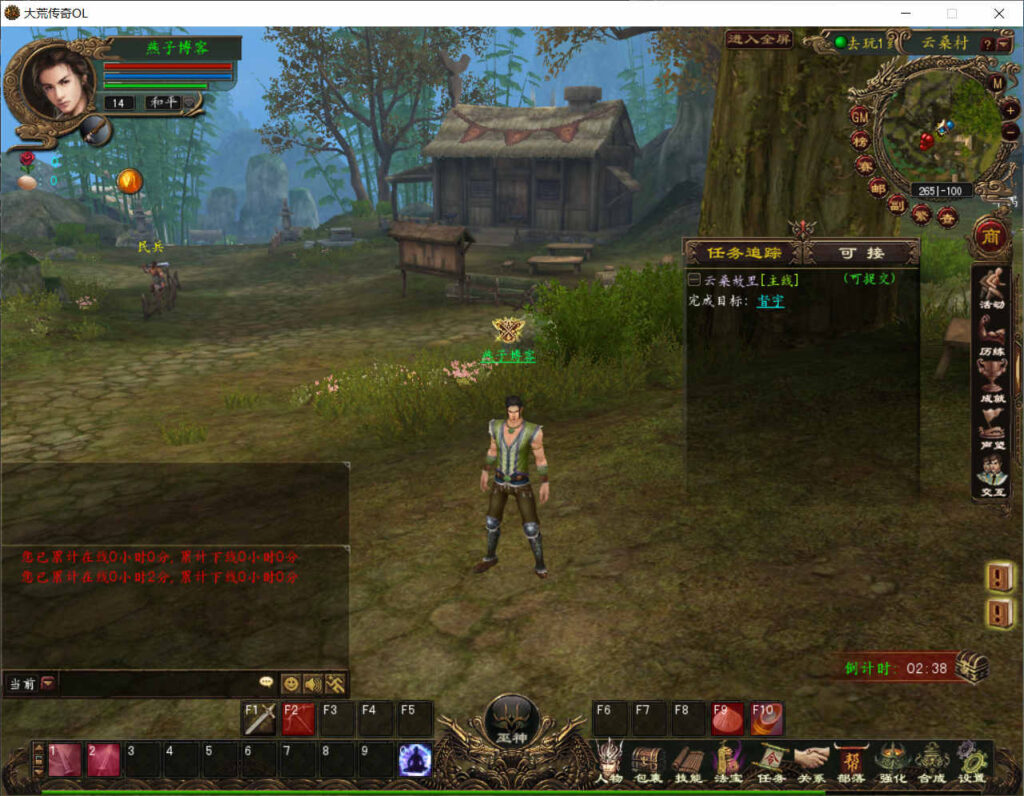Open the 人物 character panel
Image resolution: width=1024 pixels, height=796 pixels.
pos(608,761)
